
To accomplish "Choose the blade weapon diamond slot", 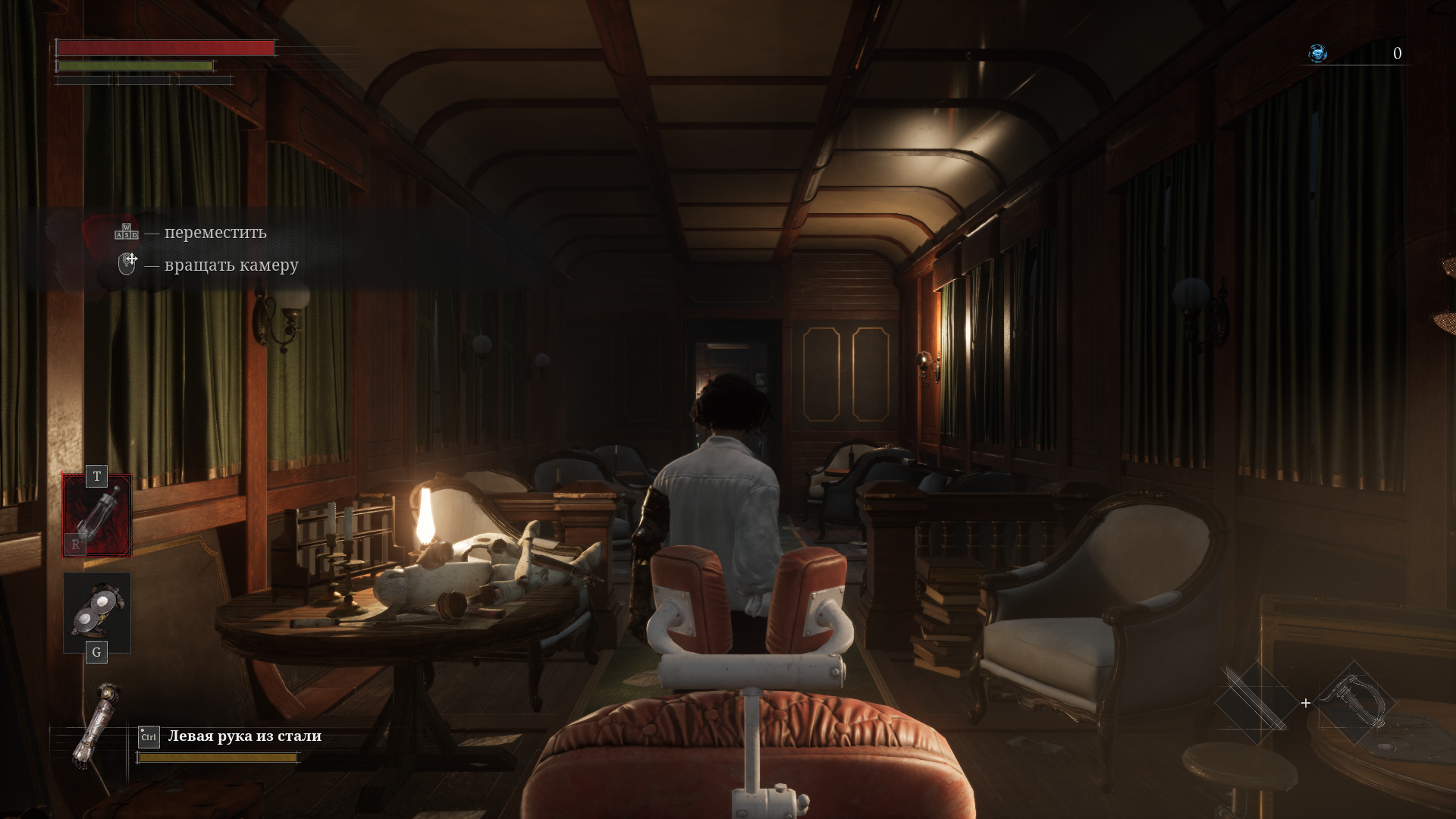I will click(1256, 701).
